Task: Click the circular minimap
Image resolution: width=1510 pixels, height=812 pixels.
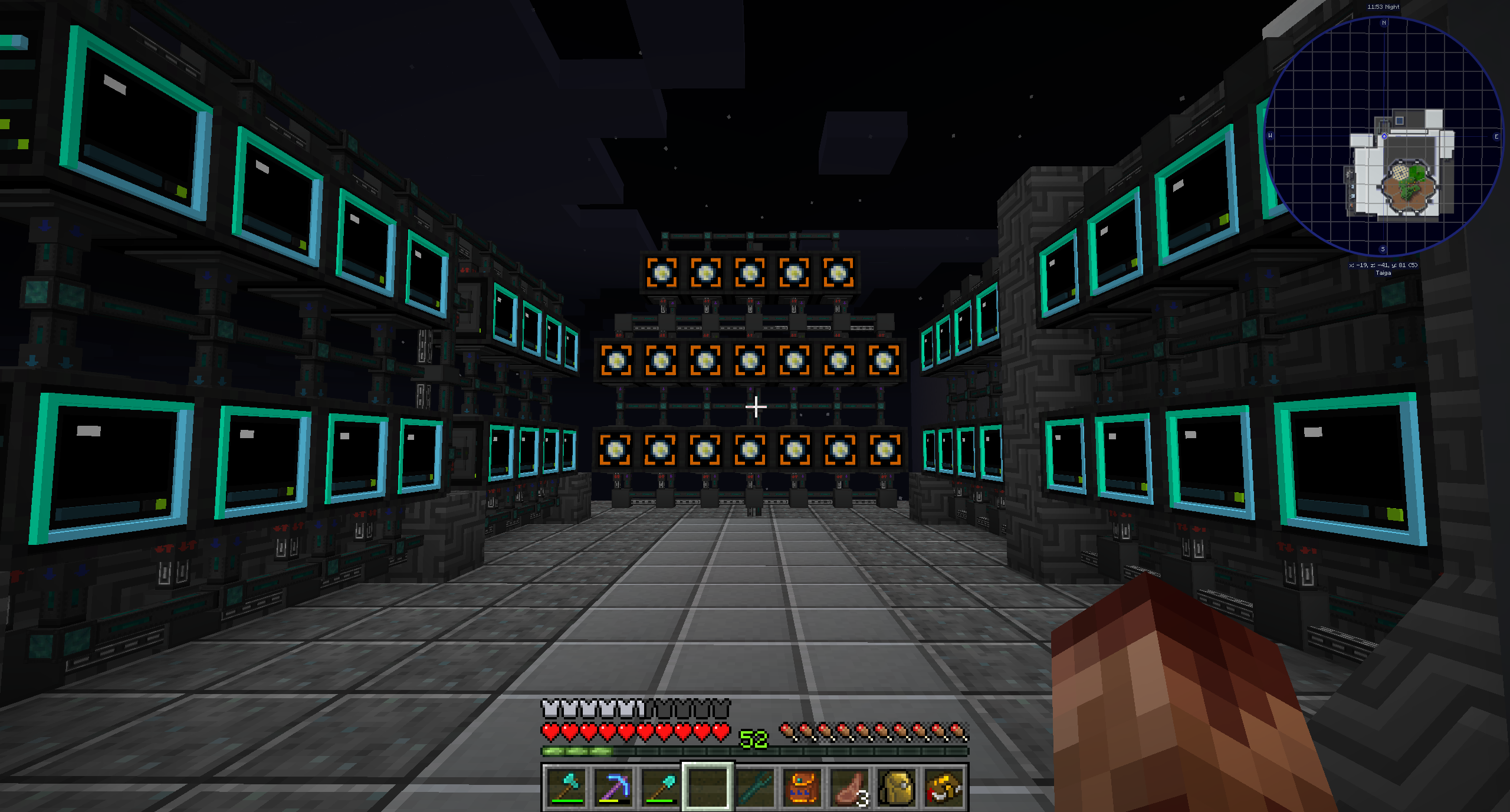Action: point(1383,137)
